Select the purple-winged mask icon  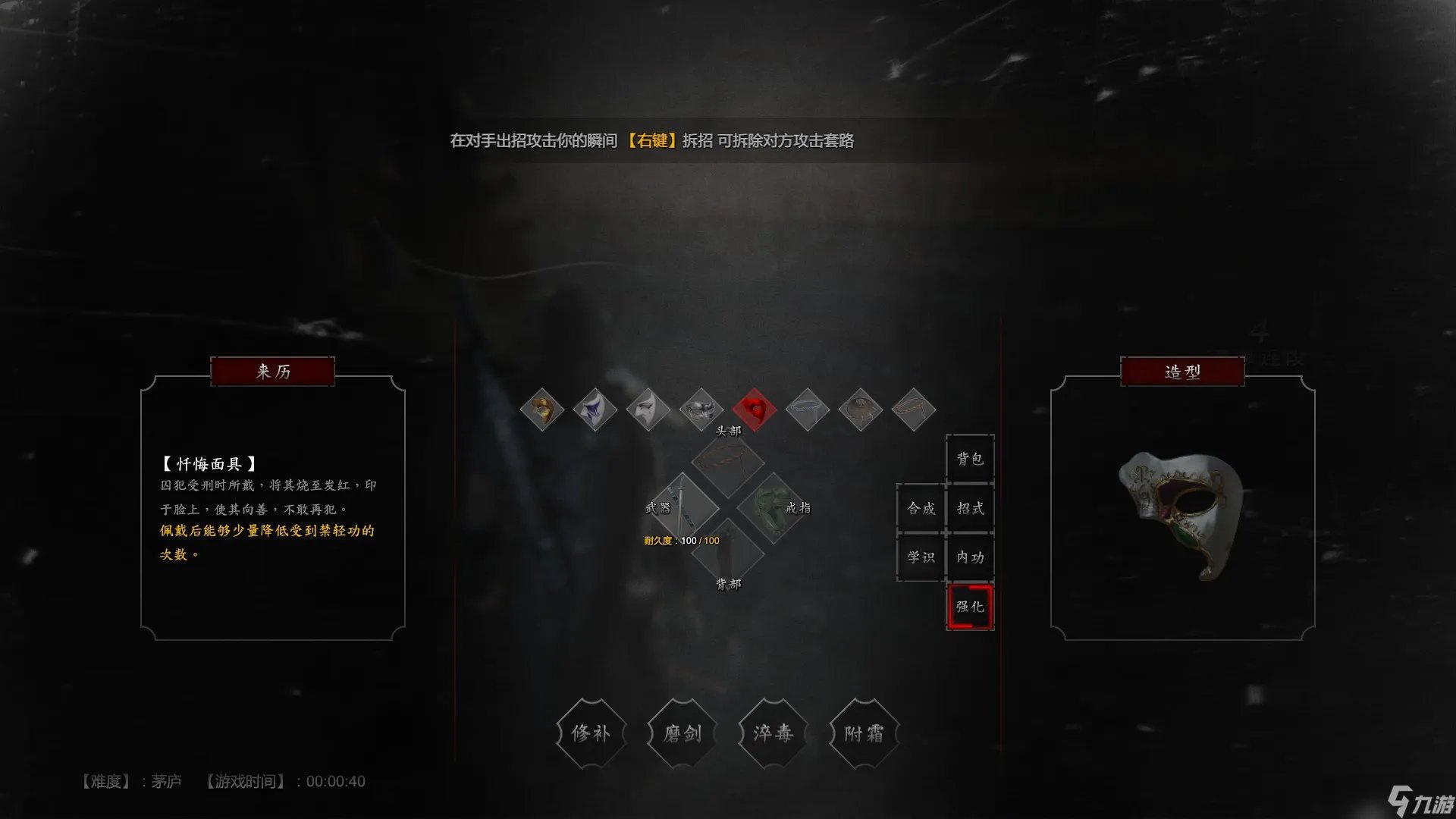point(595,409)
